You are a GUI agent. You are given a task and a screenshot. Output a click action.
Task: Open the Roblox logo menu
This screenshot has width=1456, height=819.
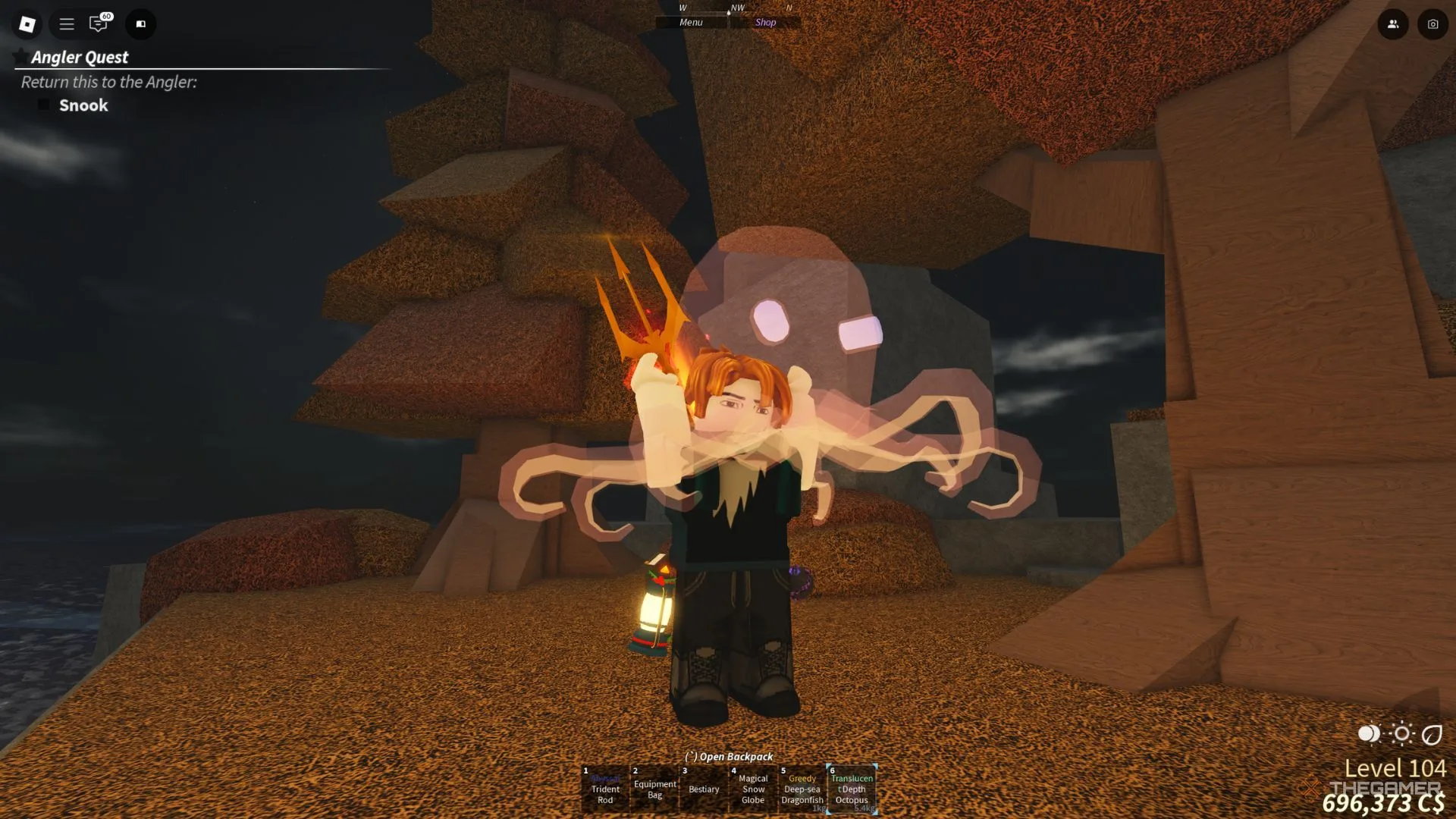pyautogui.click(x=27, y=24)
